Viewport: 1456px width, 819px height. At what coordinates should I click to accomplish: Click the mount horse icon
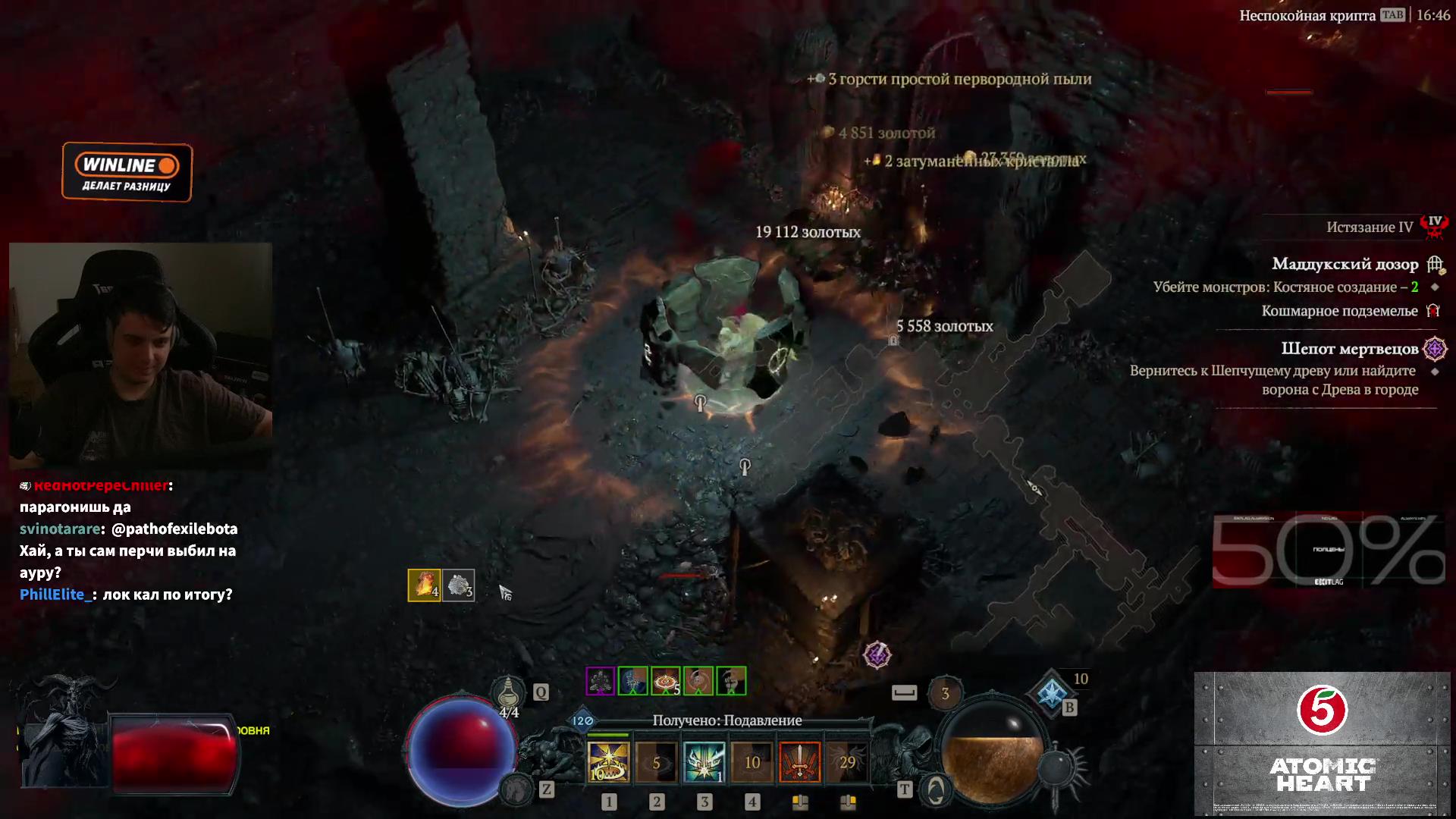[x=517, y=789]
